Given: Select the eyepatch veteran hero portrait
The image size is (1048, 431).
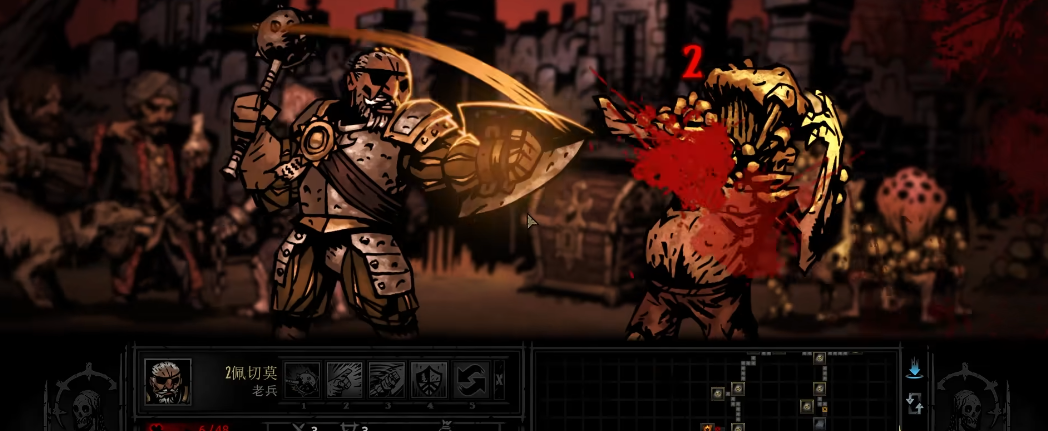Looking at the screenshot, I should [x=167, y=381].
